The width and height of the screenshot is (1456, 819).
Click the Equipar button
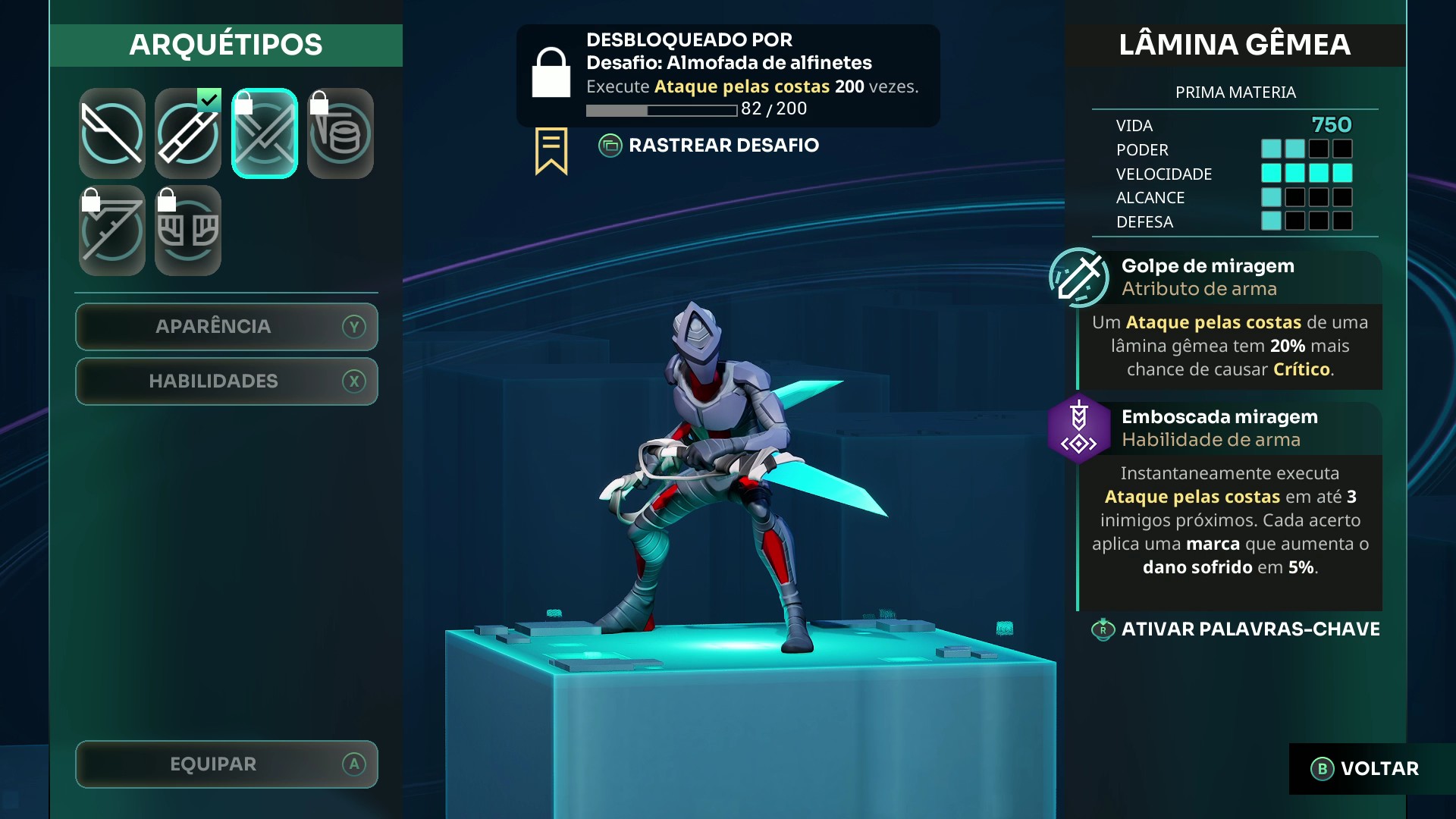click(227, 764)
